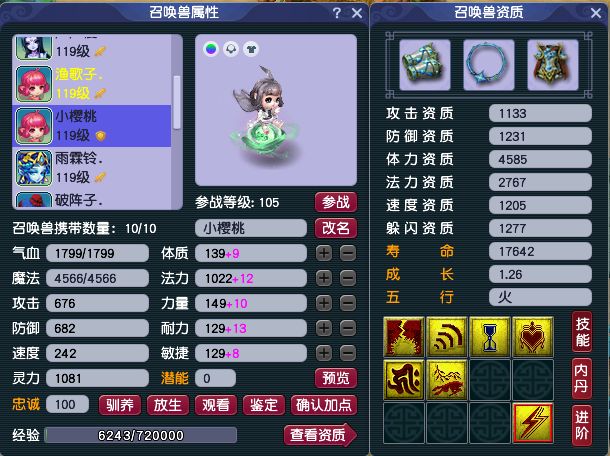Screen dimensions: 610x456
Task: Add a point to 体质
Action: [324, 253]
